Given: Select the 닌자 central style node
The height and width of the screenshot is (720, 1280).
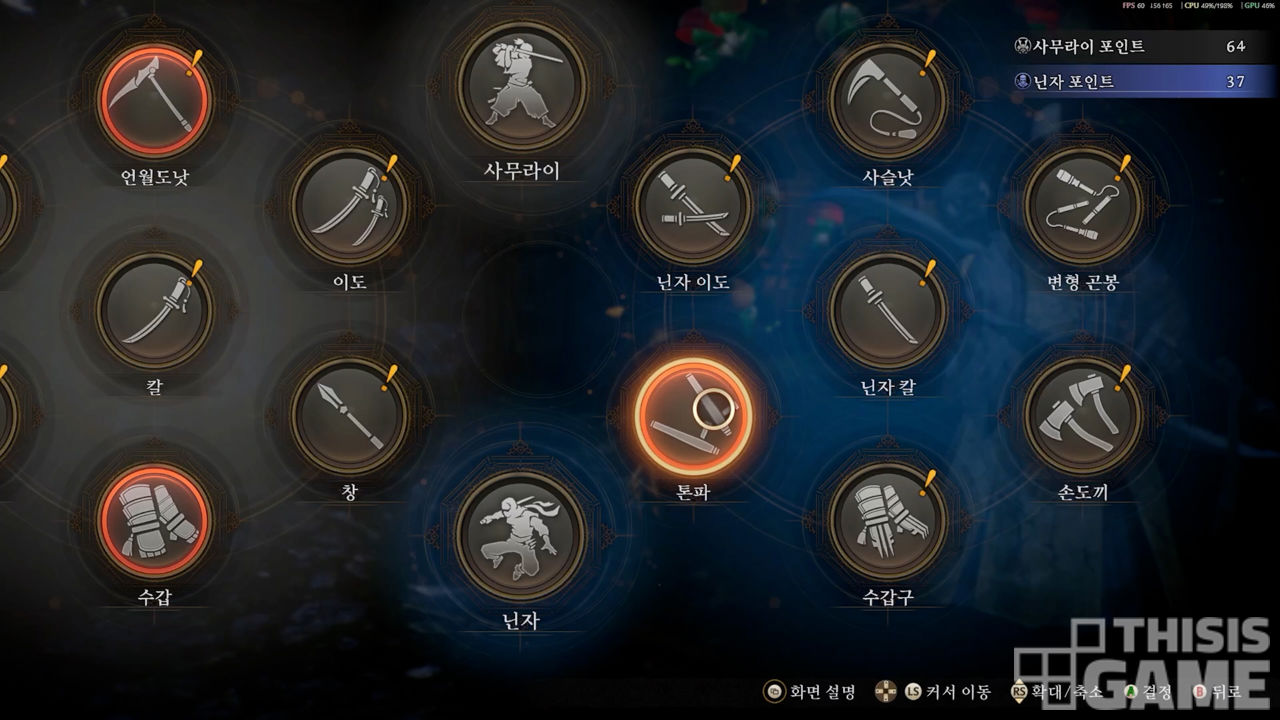Looking at the screenshot, I should [x=521, y=536].
